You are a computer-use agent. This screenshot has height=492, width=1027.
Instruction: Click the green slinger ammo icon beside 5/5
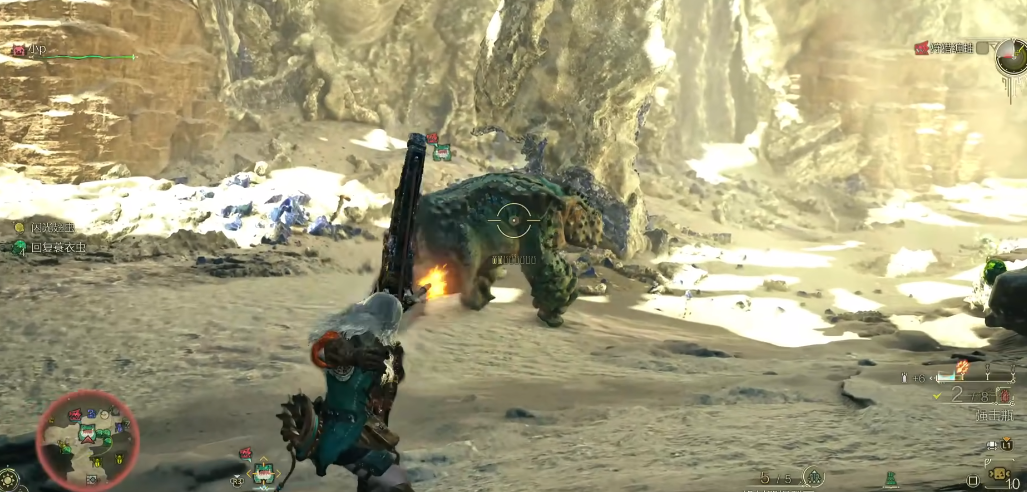click(x=813, y=477)
